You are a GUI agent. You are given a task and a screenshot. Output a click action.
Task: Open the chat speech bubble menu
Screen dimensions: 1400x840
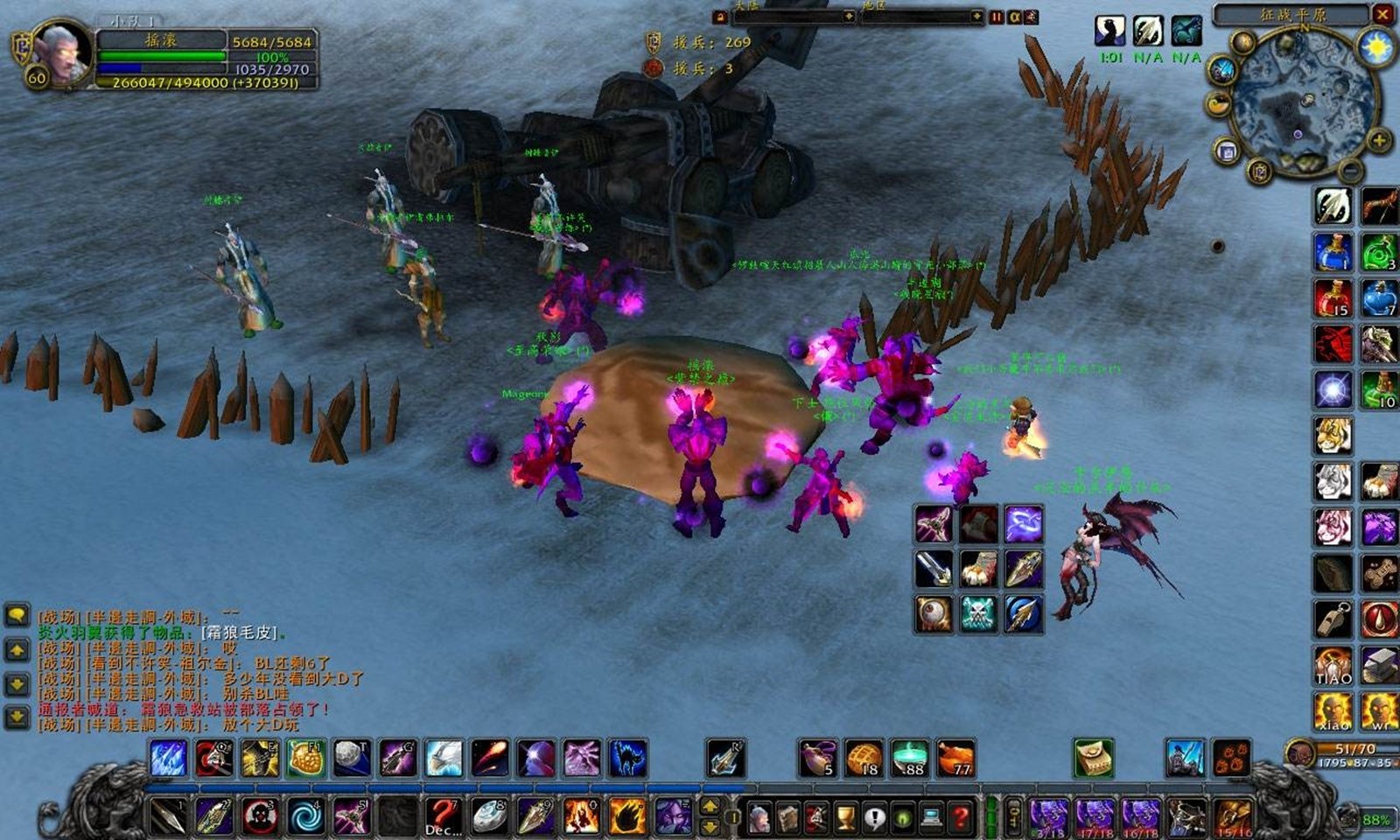click(x=17, y=615)
